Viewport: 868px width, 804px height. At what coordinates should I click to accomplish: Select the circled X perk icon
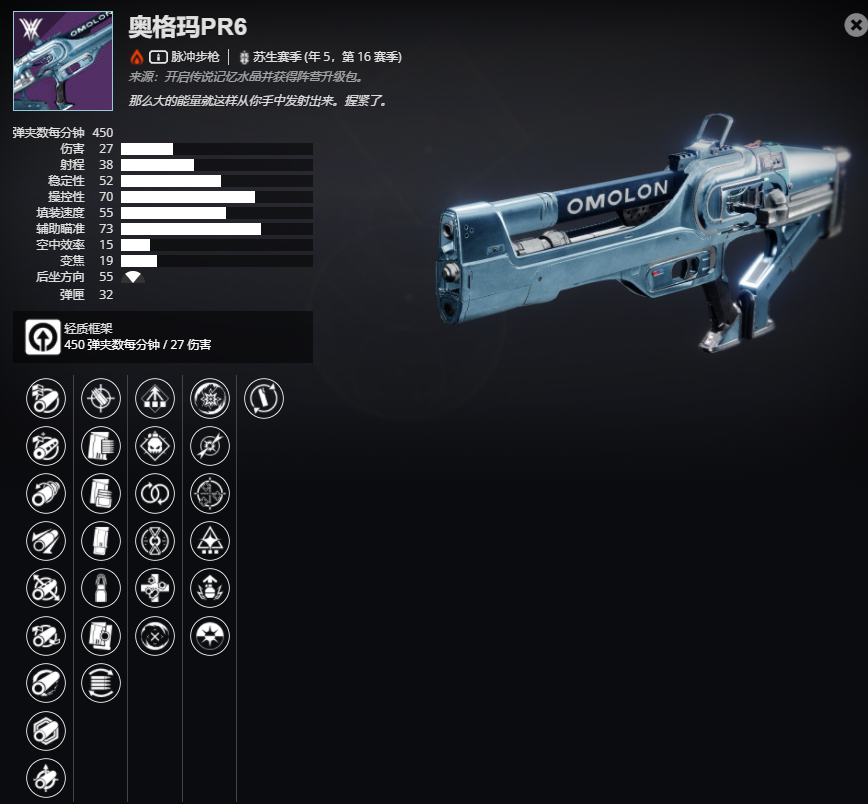(155, 636)
